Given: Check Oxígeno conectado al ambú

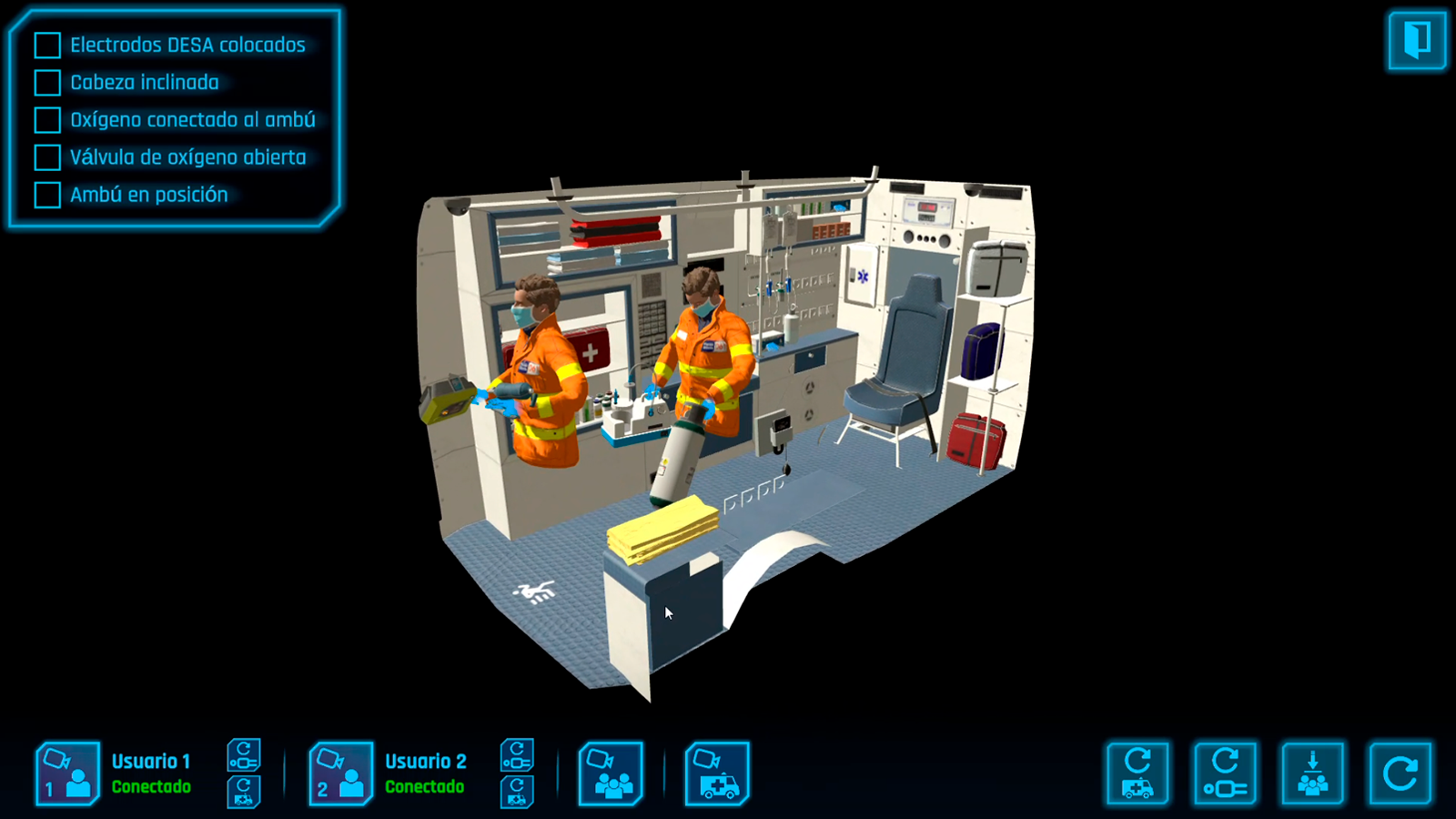Looking at the screenshot, I should pyautogui.click(x=45, y=120).
